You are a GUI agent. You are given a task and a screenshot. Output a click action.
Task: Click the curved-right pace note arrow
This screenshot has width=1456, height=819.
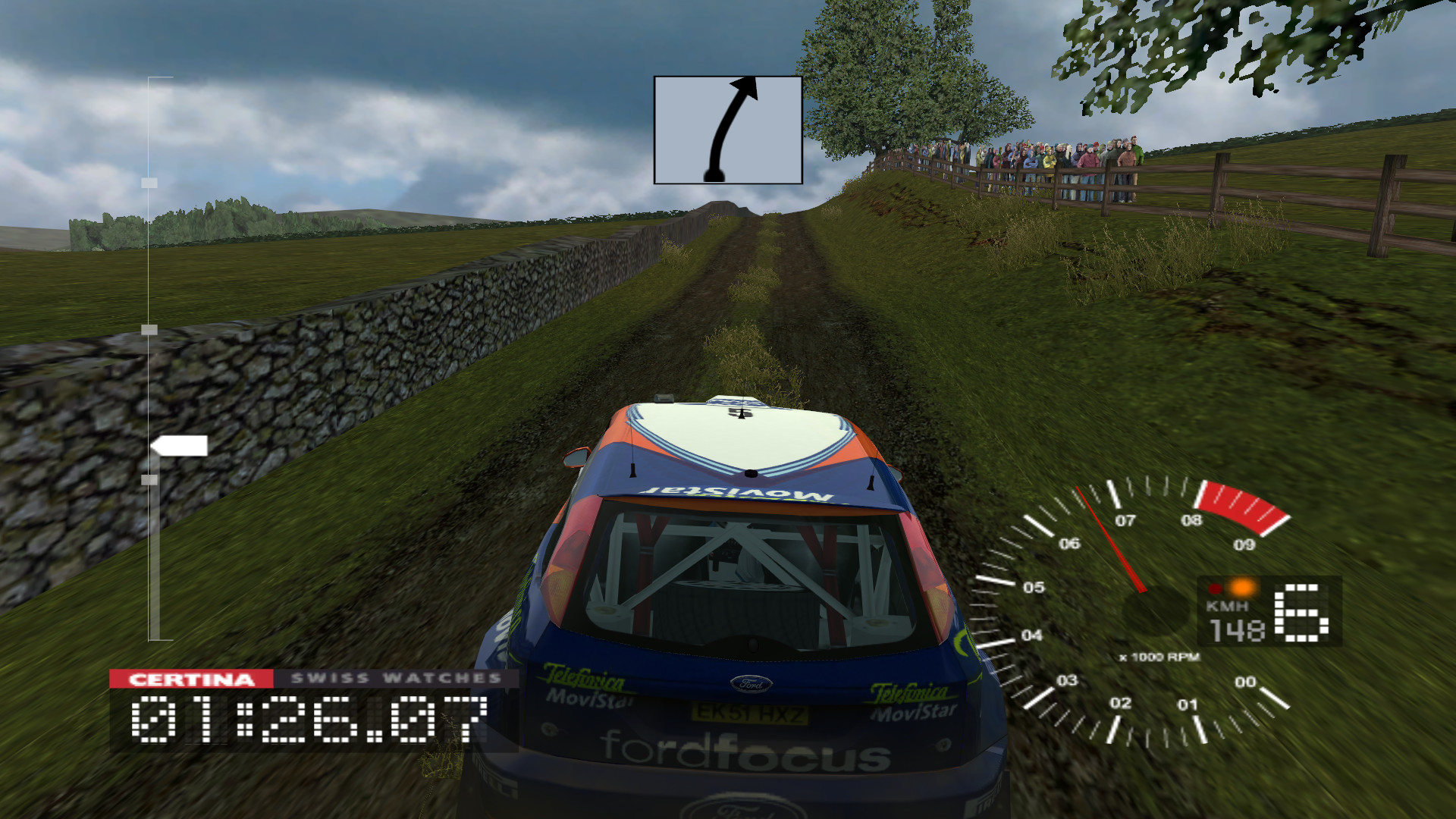coord(728,130)
